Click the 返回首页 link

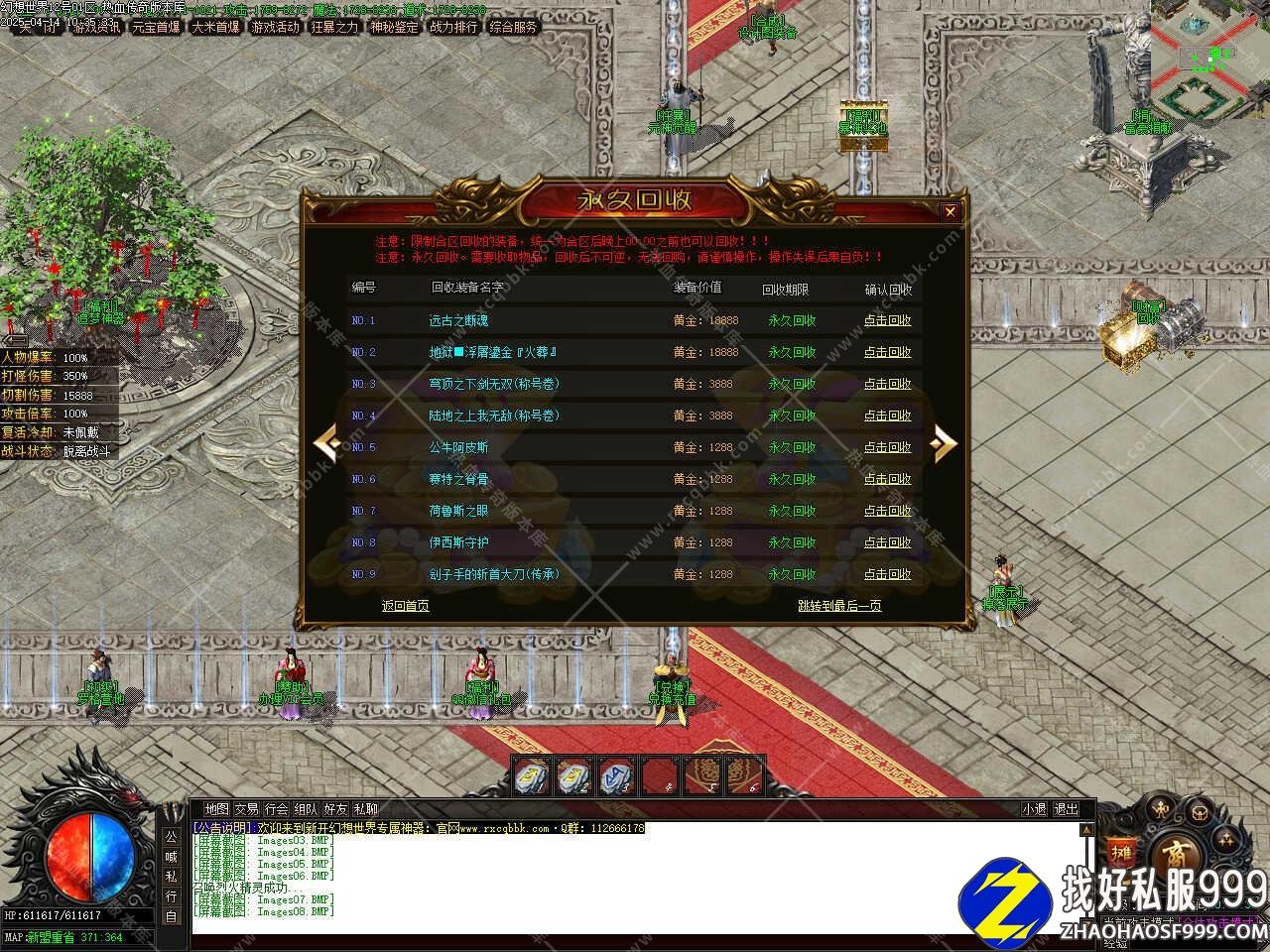pyautogui.click(x=406, y=606)
